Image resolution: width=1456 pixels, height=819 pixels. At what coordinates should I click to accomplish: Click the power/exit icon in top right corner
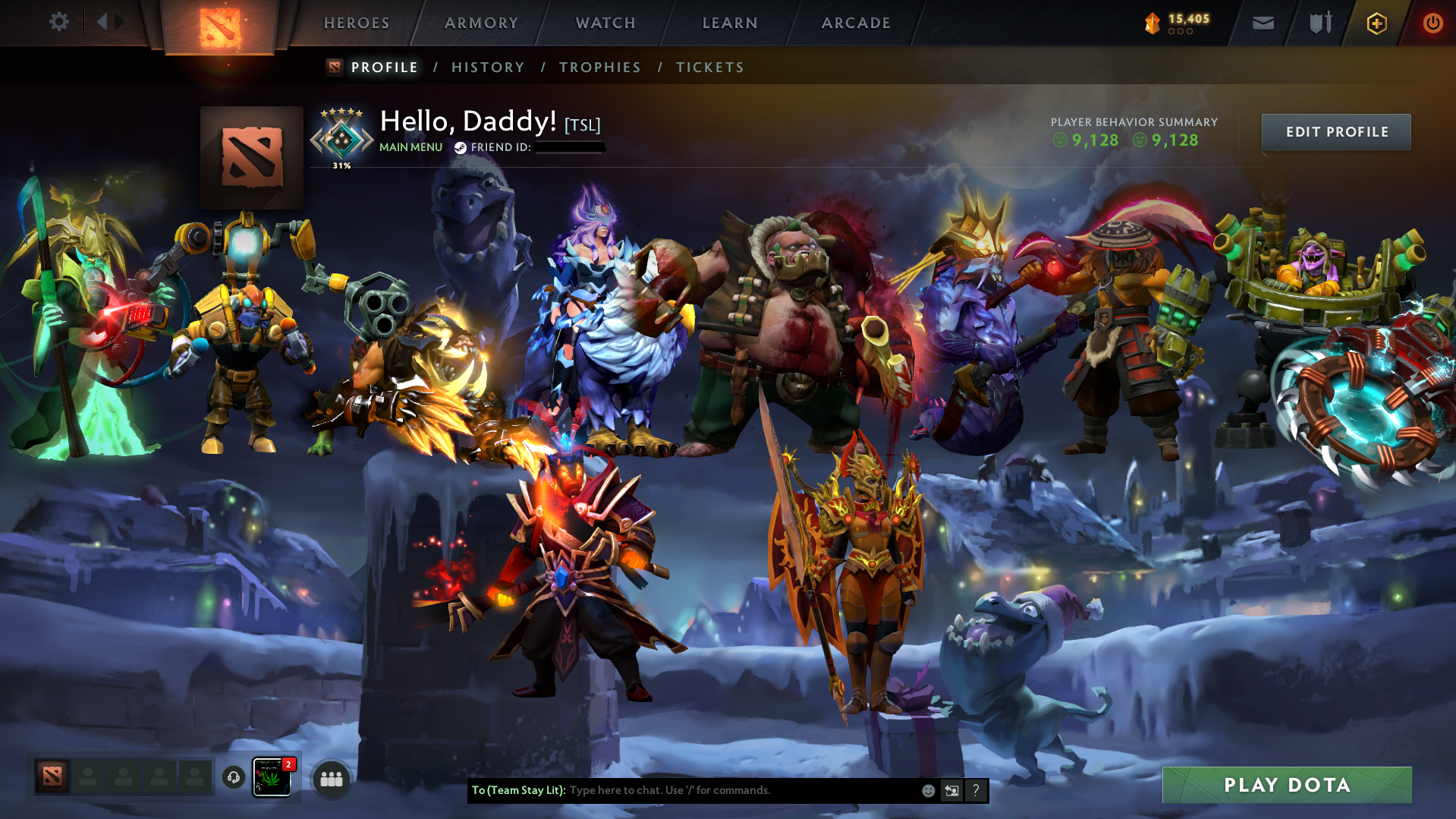(x=1431, y=23)
